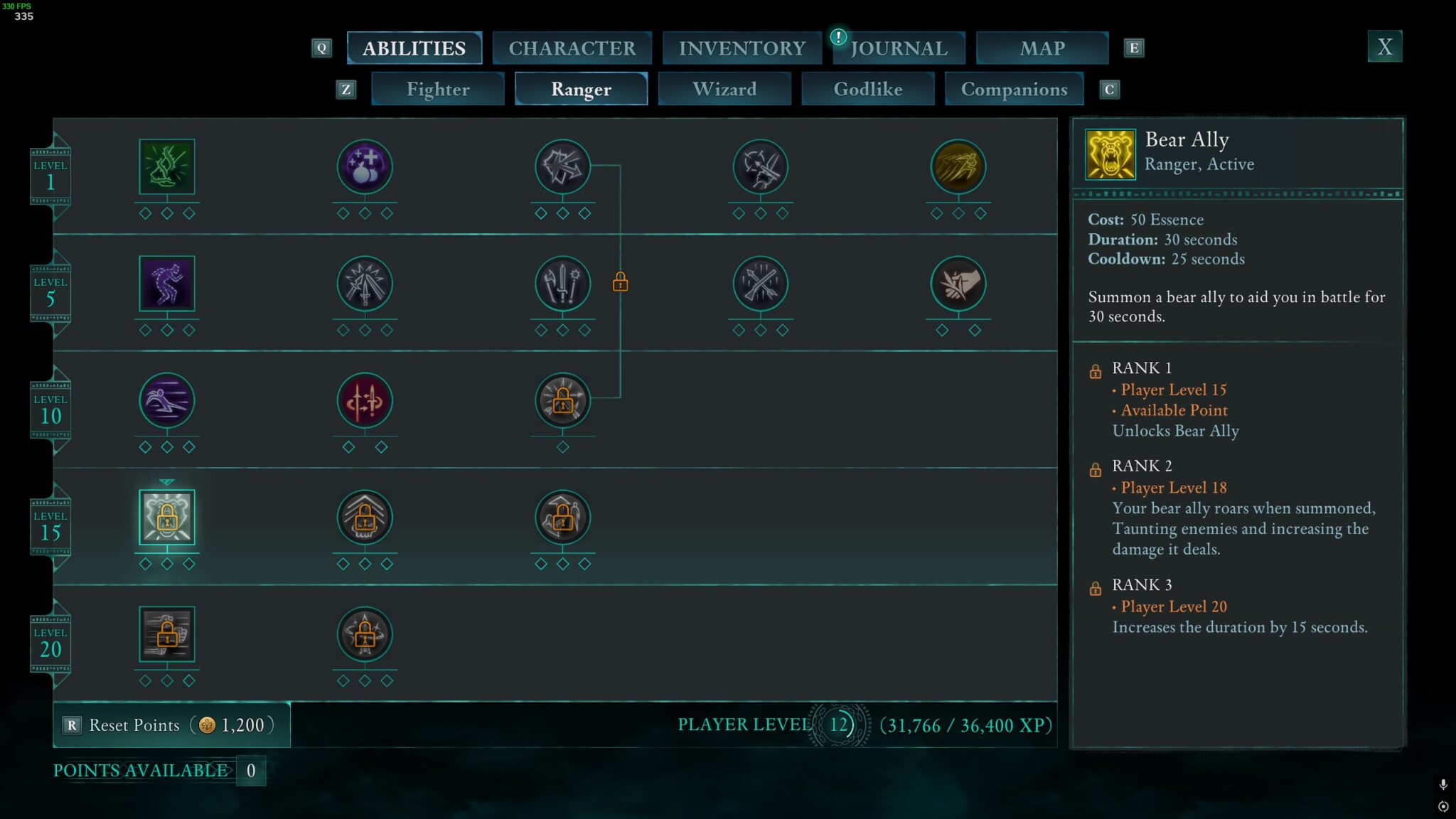Switch to the Wizard ability tree

724,89
